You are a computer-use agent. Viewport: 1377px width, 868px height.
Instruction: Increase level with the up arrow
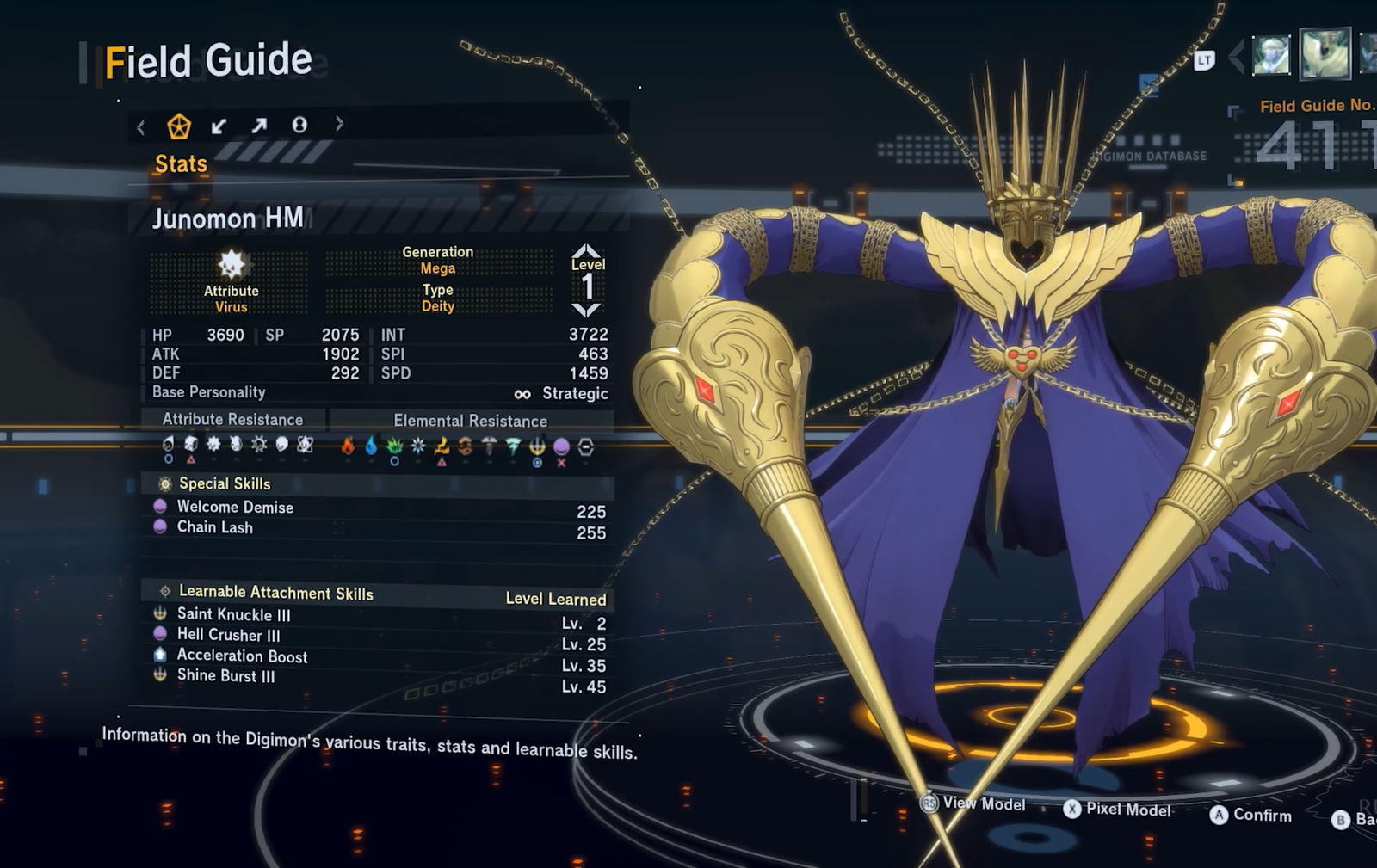[x=587, y=250]
